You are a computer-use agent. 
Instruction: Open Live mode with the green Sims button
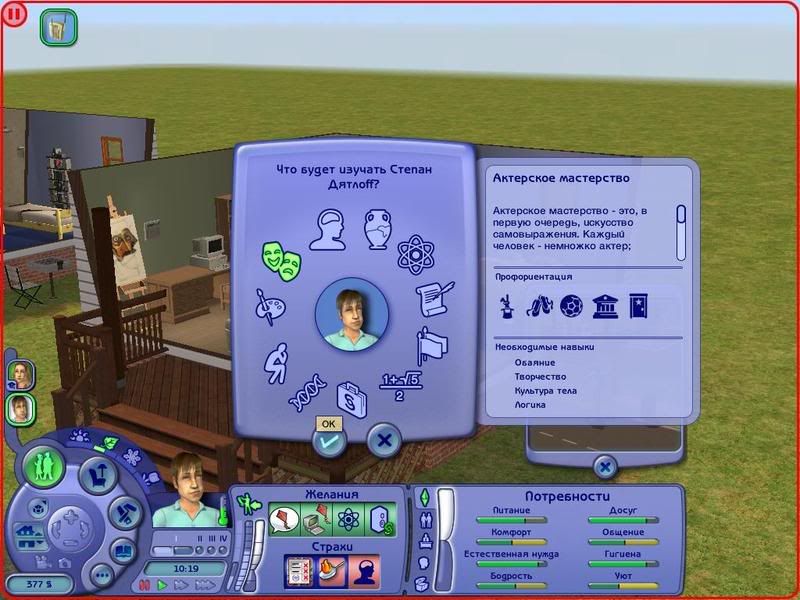tap(45, 467)
